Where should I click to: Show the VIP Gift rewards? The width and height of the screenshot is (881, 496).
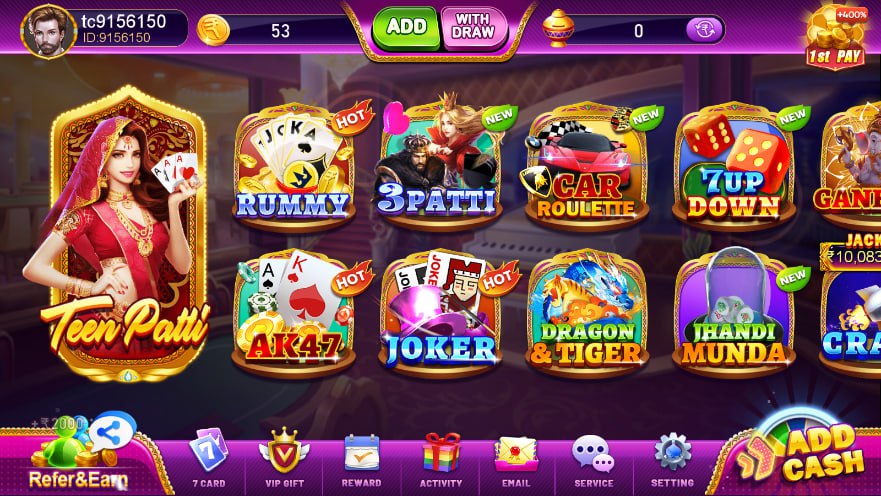284,460
